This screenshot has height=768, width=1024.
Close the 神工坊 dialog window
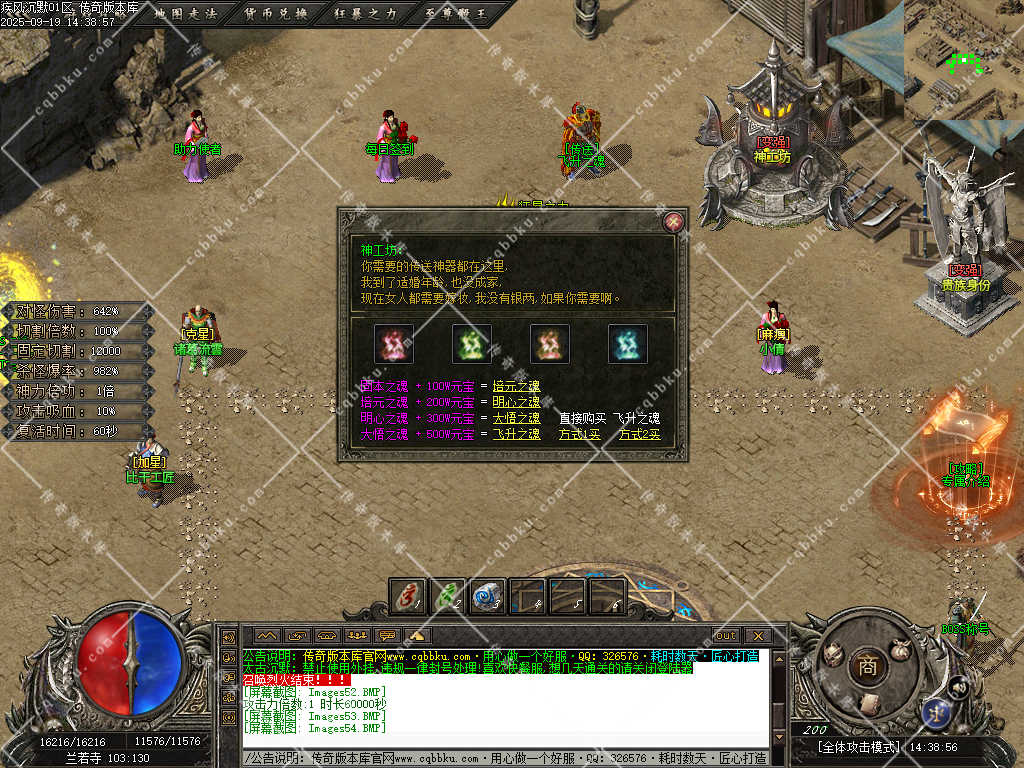674,222
